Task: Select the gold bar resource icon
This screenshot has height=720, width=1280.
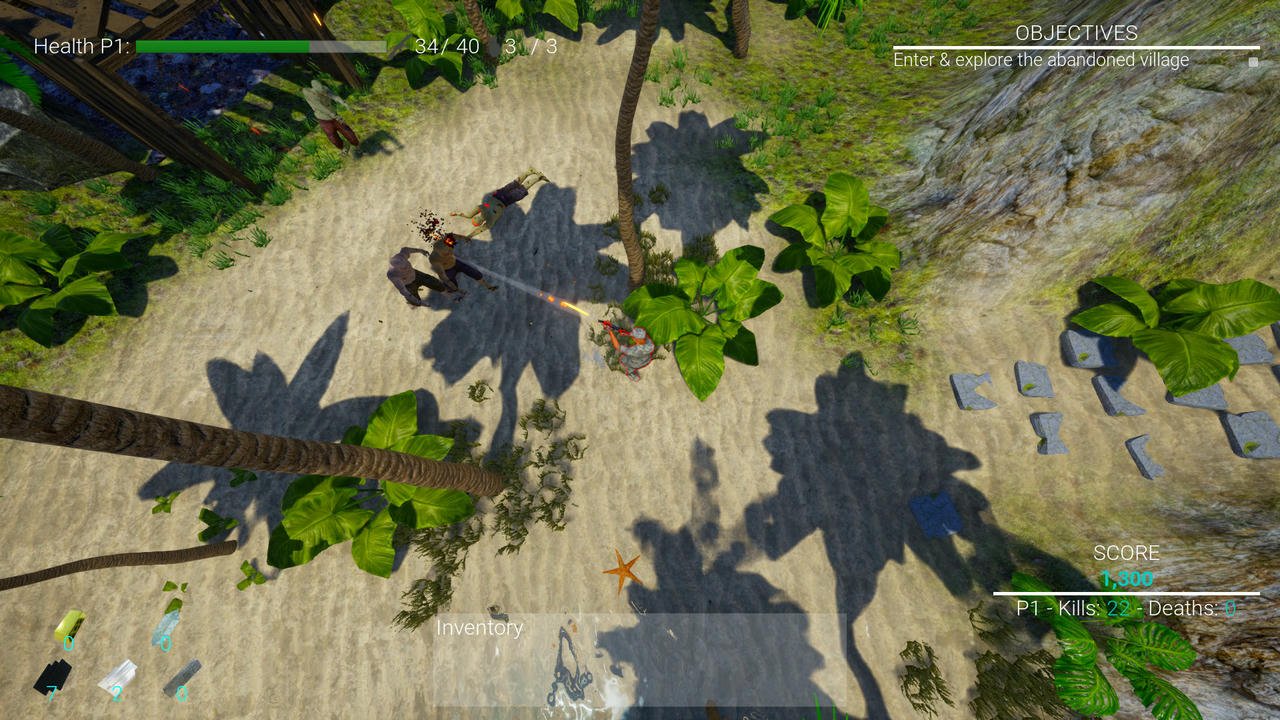Action: (x=68, y=626)
